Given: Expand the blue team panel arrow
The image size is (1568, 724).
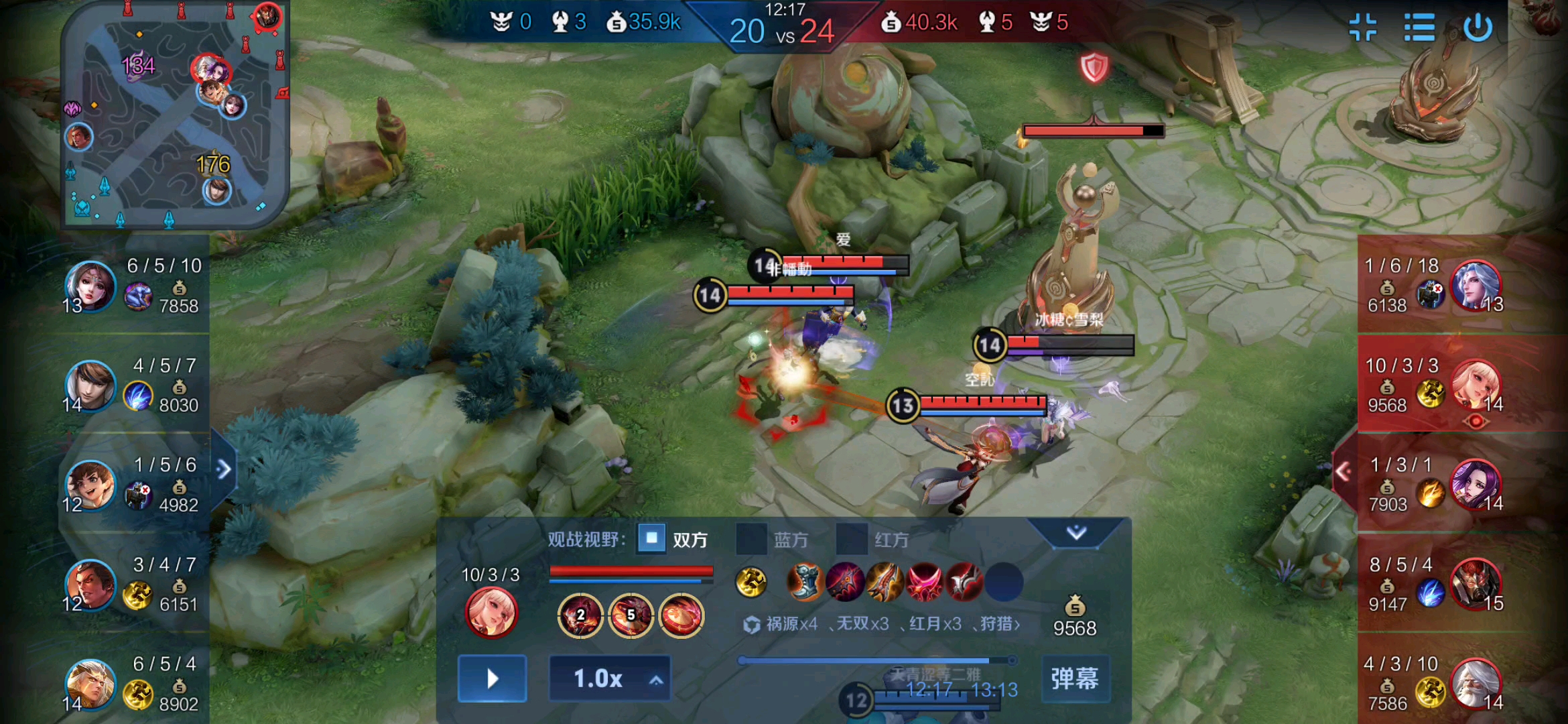Looking at the screenshot, I should [224, 469].
